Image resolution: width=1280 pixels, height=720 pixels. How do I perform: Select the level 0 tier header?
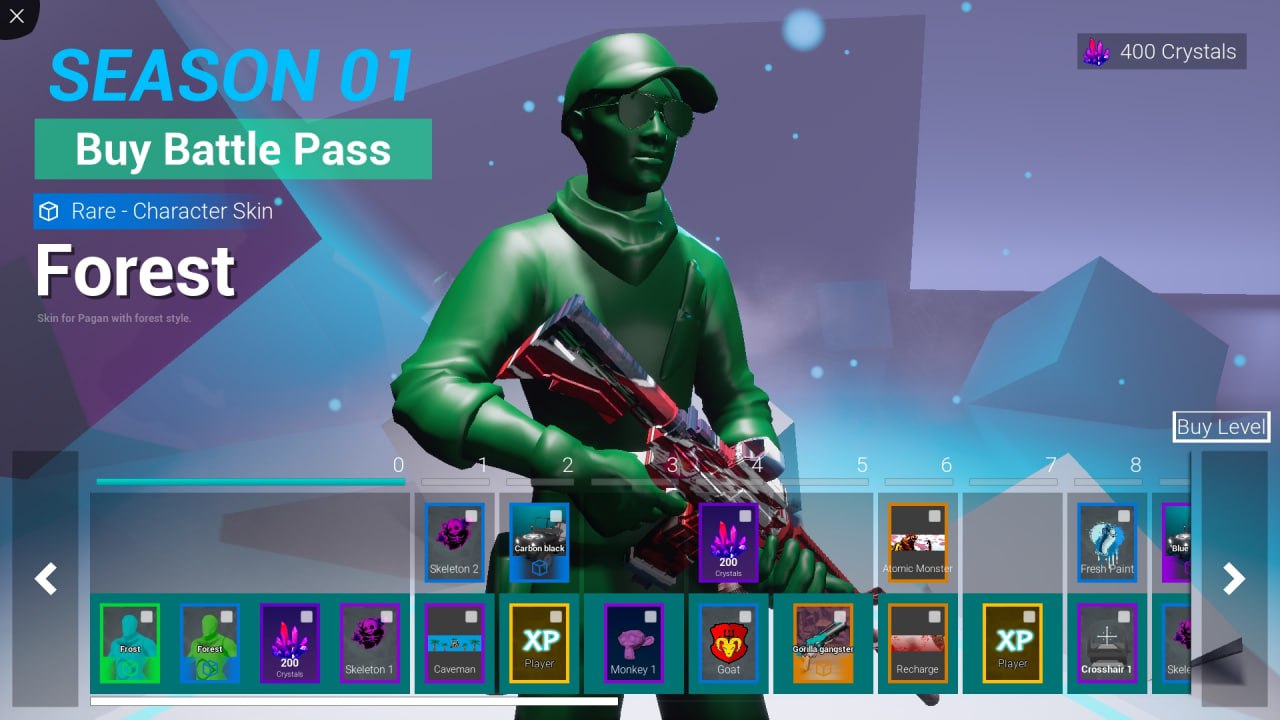pos(398,465)
